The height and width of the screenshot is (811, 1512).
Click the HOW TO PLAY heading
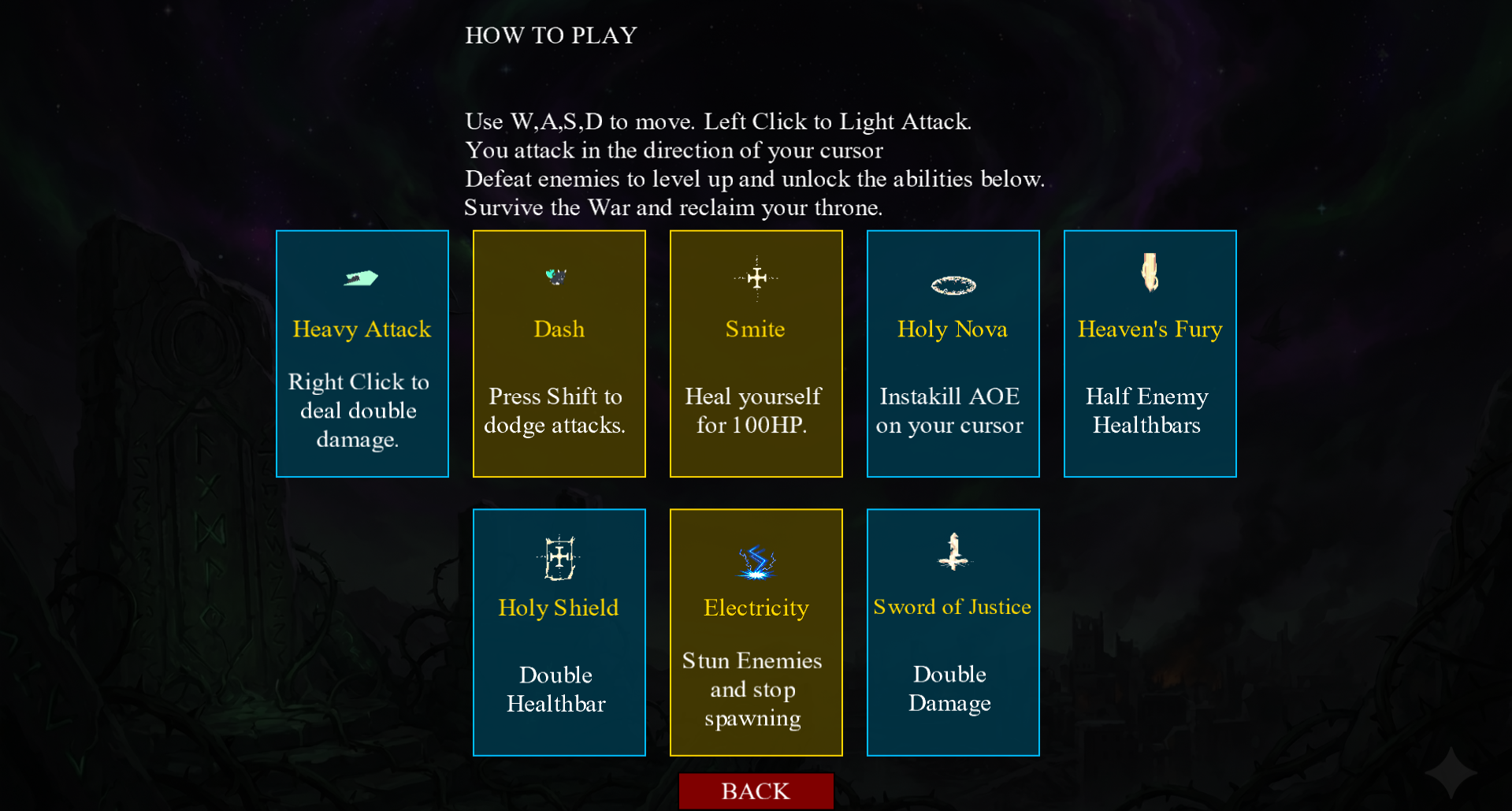coord(550,35)
